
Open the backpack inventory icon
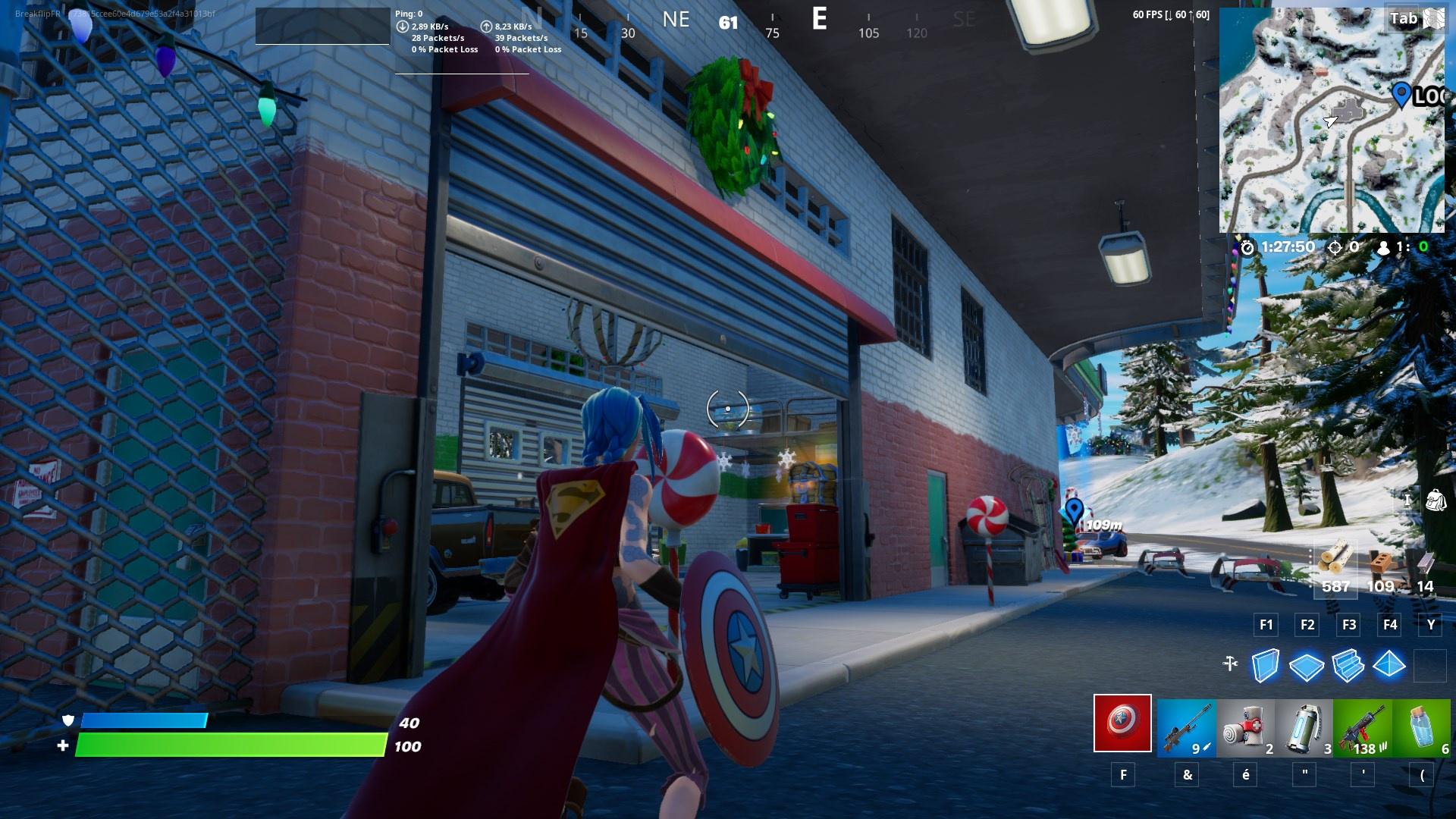pyautogui.click(x=1438, y=499)
